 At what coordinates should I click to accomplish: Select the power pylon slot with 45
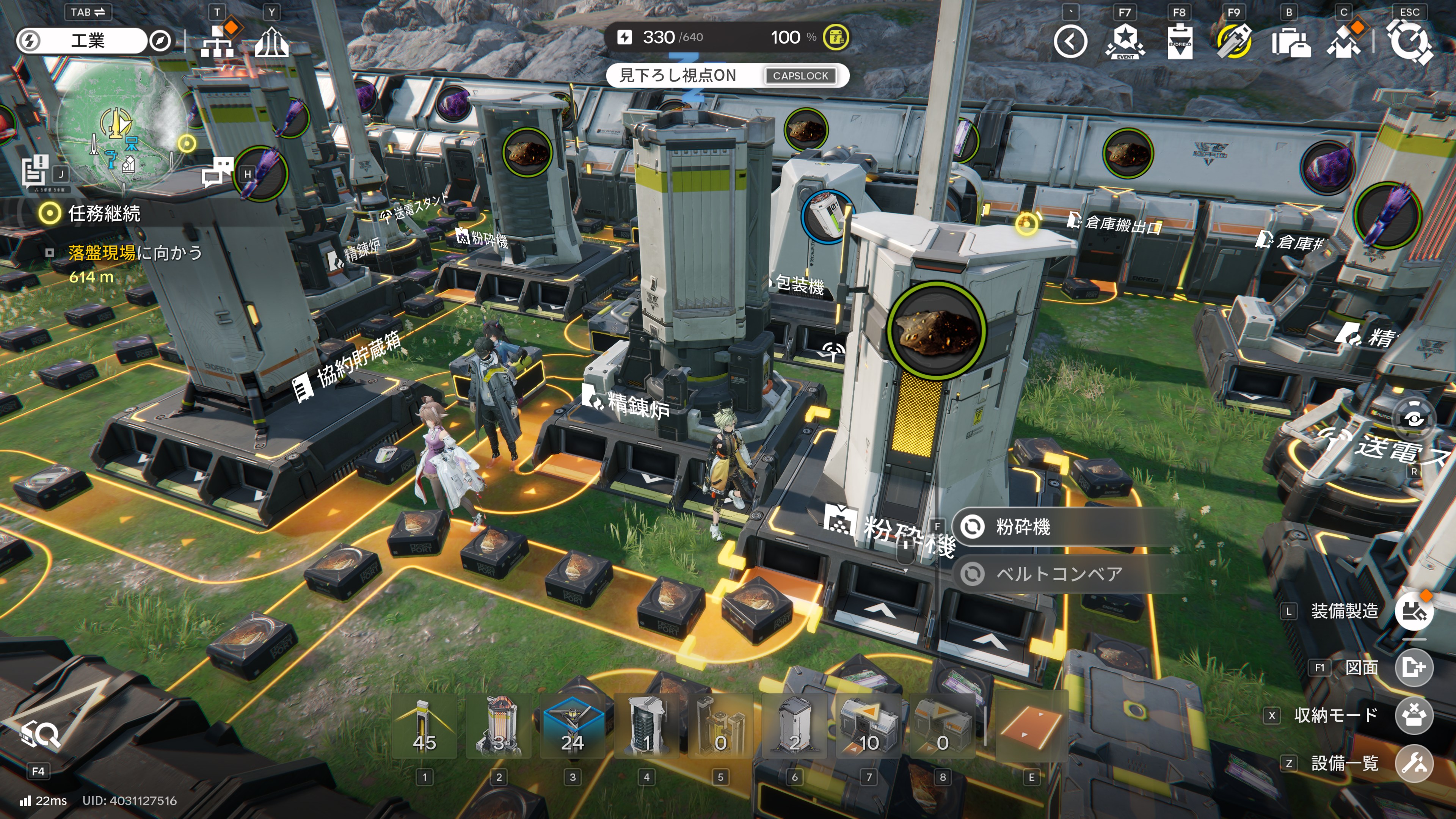pyautogui.click(x=424, y=727)
